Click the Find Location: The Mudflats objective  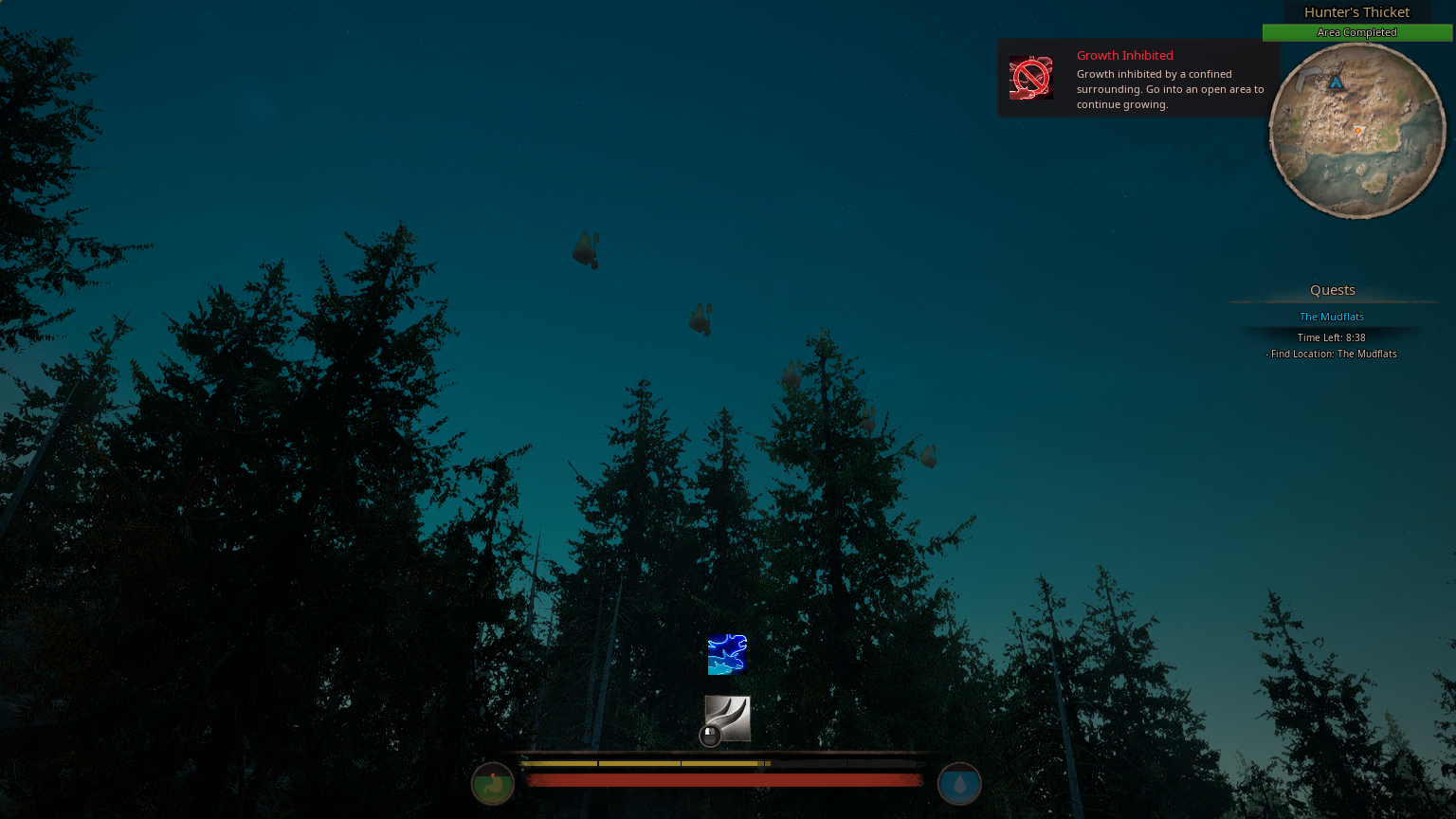1331,354
